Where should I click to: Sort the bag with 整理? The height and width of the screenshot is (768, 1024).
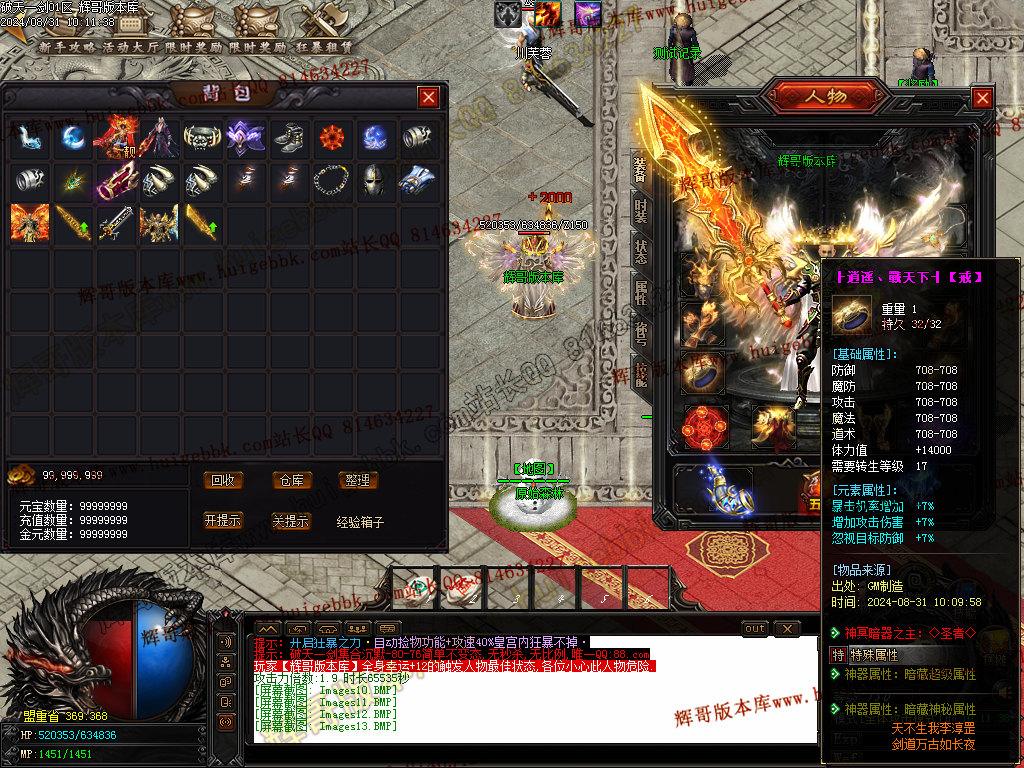click(x=357, y=481)
